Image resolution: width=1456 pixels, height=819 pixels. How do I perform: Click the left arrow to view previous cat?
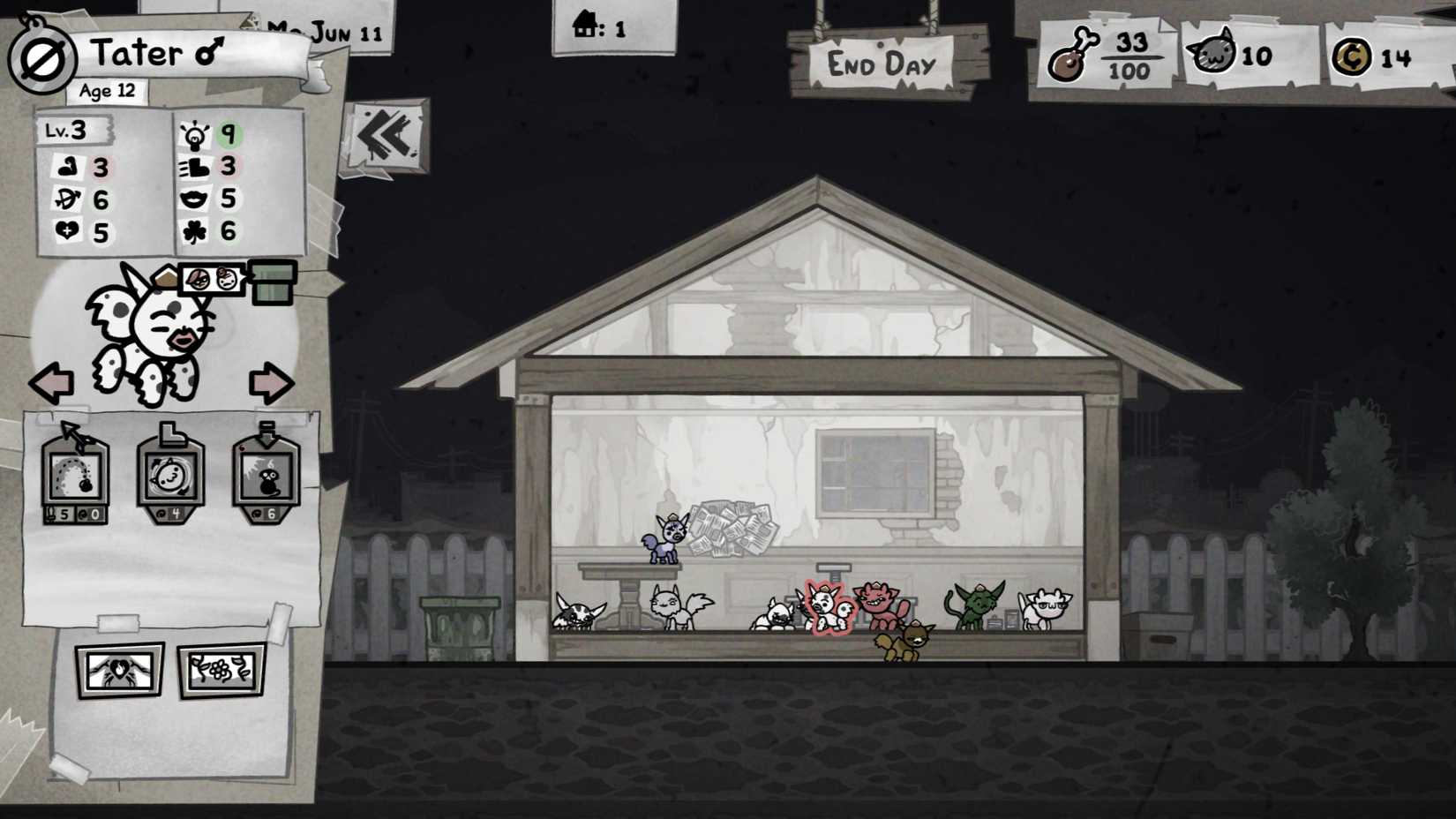click(x=50, y=382)
